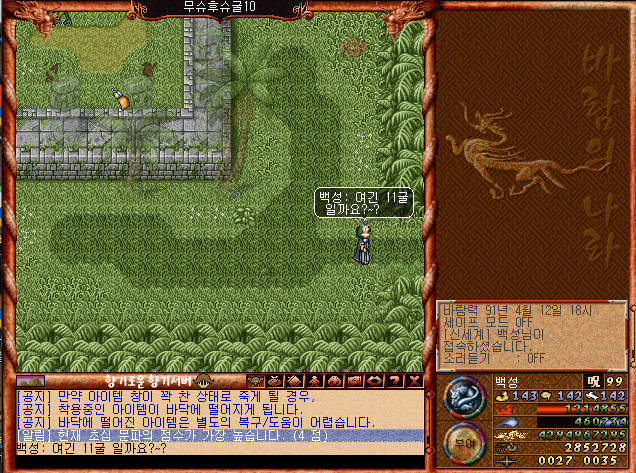
Task: Click the dragon emblem orb
Action: point(463,396)
